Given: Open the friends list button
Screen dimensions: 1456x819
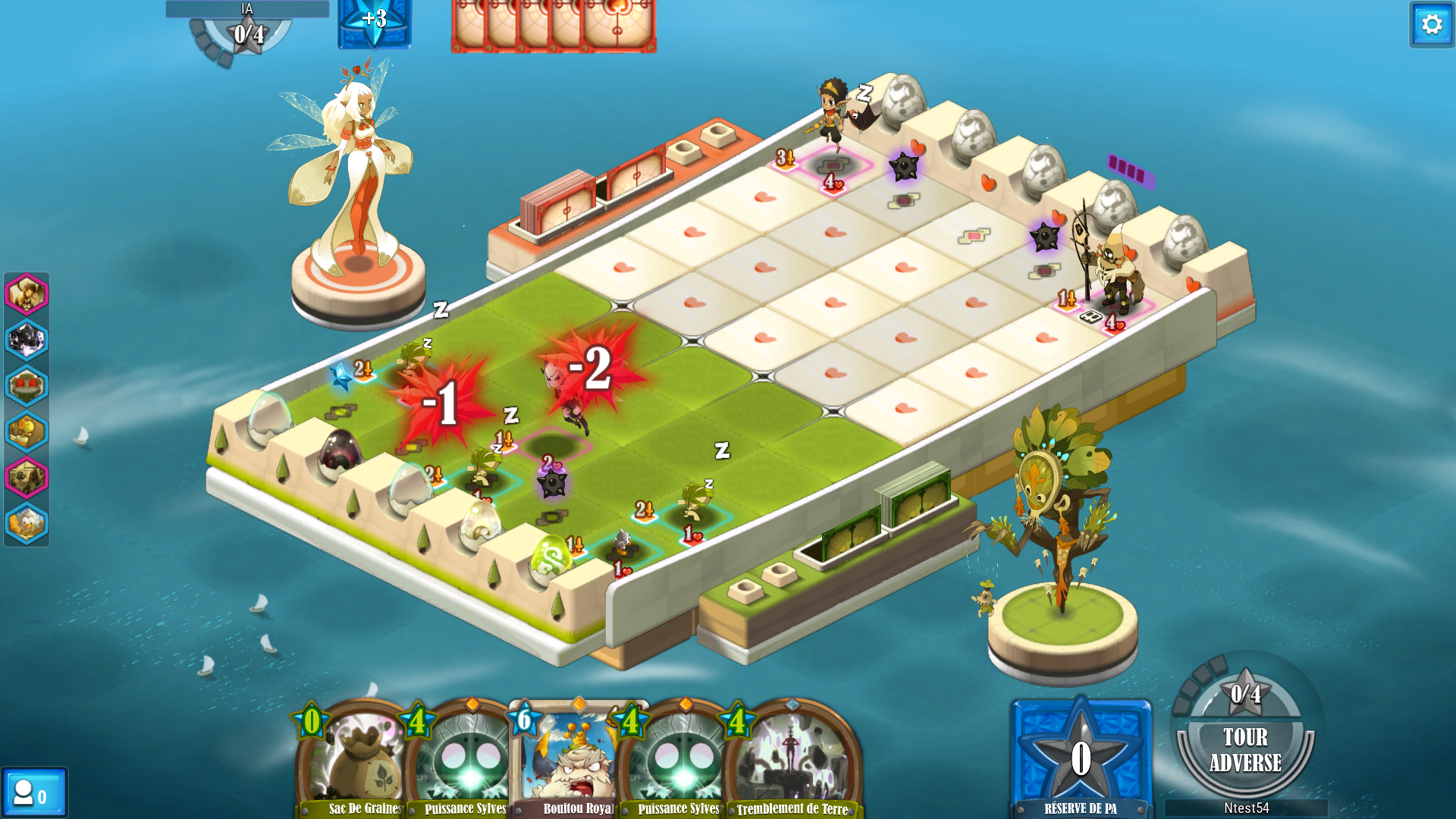Looking at the screenshot, I should tap(33, 794).
